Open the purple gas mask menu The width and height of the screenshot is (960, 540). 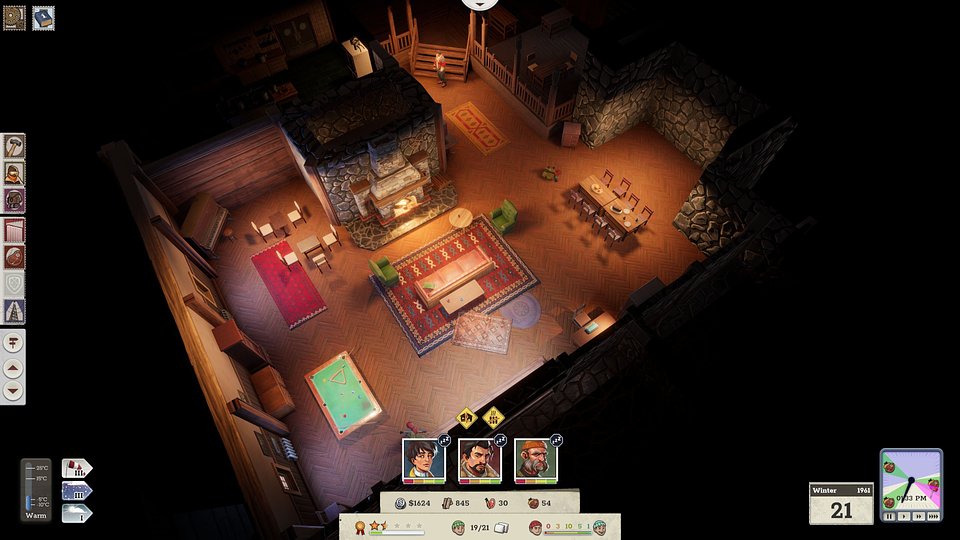[14, 200]
